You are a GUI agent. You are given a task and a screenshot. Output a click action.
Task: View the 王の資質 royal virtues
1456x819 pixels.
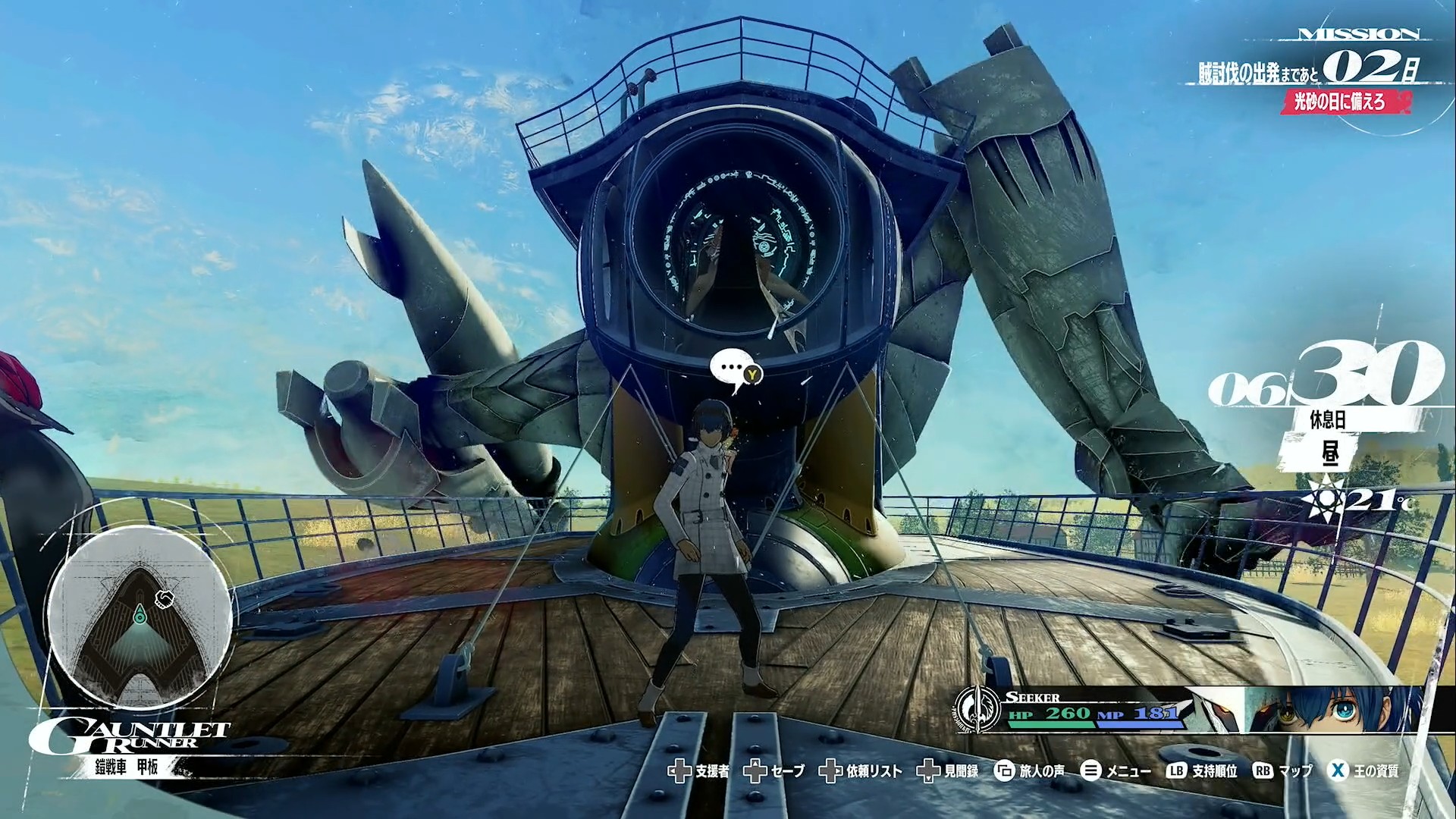tap(1364, 771)
